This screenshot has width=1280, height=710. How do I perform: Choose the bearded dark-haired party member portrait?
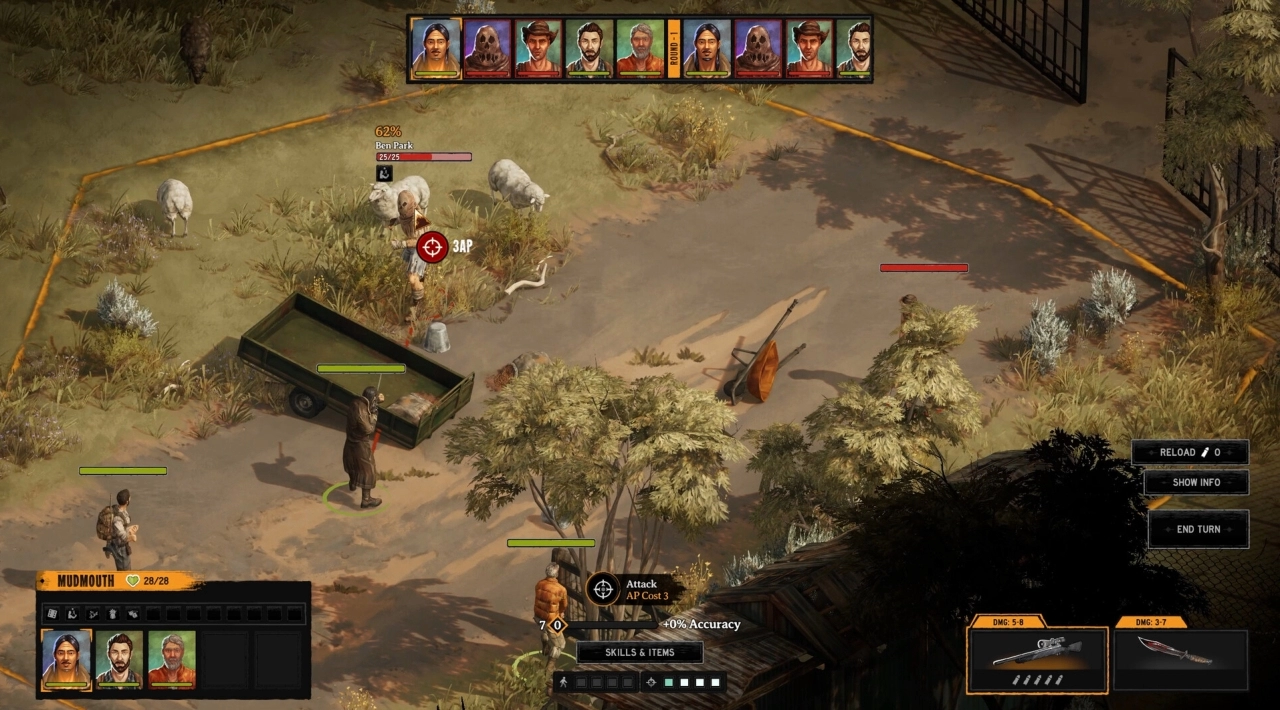119,658
